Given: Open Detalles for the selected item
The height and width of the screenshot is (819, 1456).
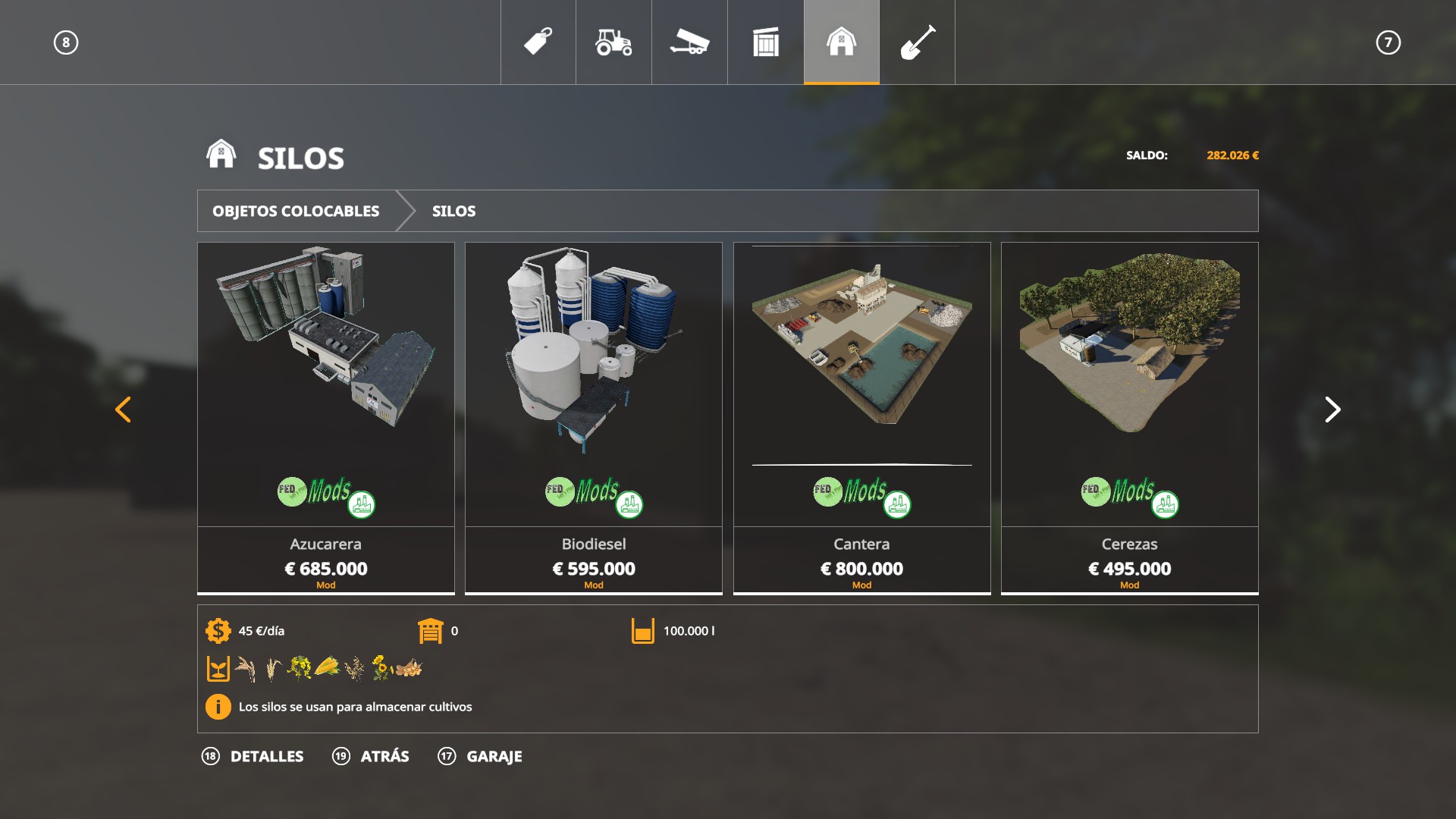Looking at the screenshot, I should (x=253, y=756).
